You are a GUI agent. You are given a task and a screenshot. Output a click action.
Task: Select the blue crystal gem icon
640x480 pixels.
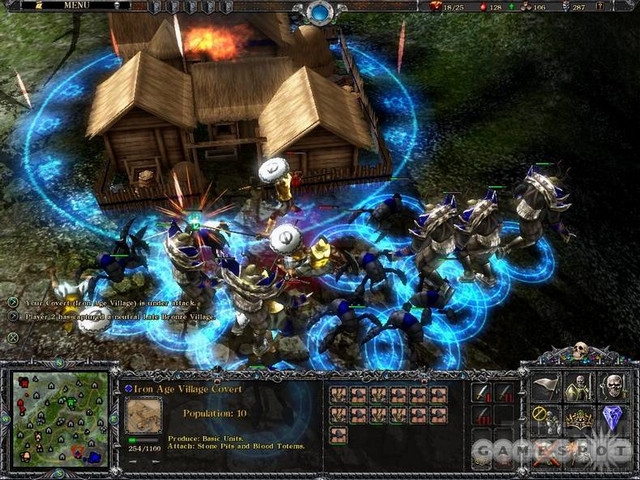click(x=612, y=420)
